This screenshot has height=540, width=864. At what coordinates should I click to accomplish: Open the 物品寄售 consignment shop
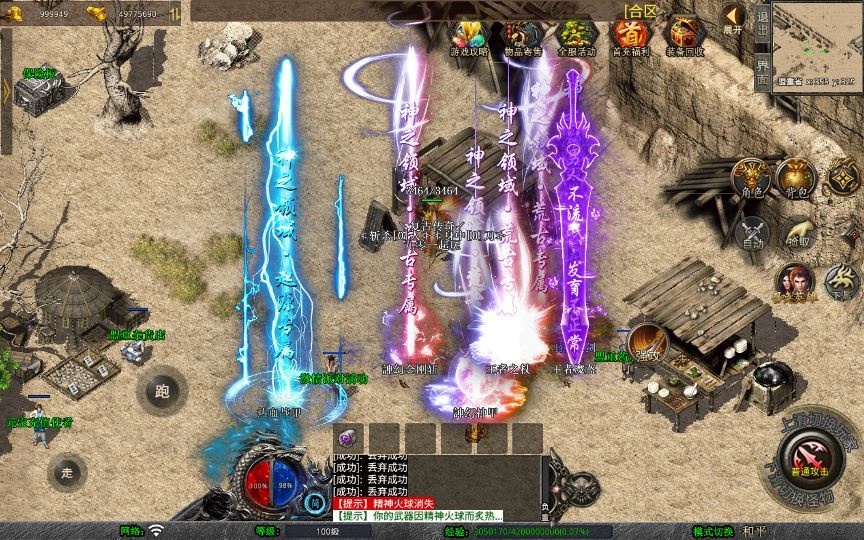click(x=520, y=37)
